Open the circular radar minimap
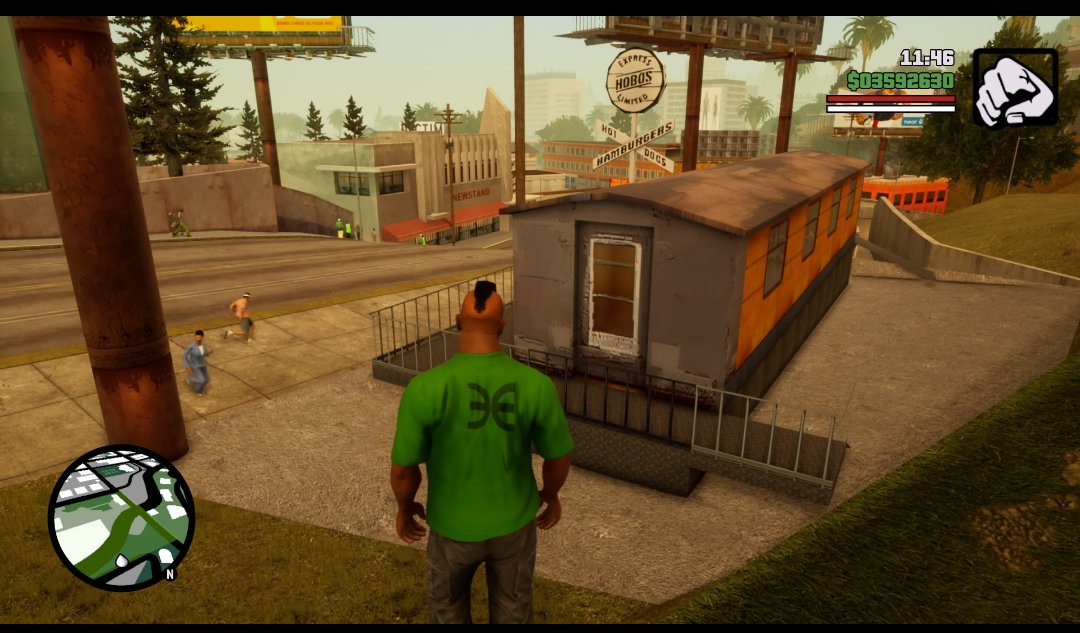1080x633 pixels. tap(121, 517)
